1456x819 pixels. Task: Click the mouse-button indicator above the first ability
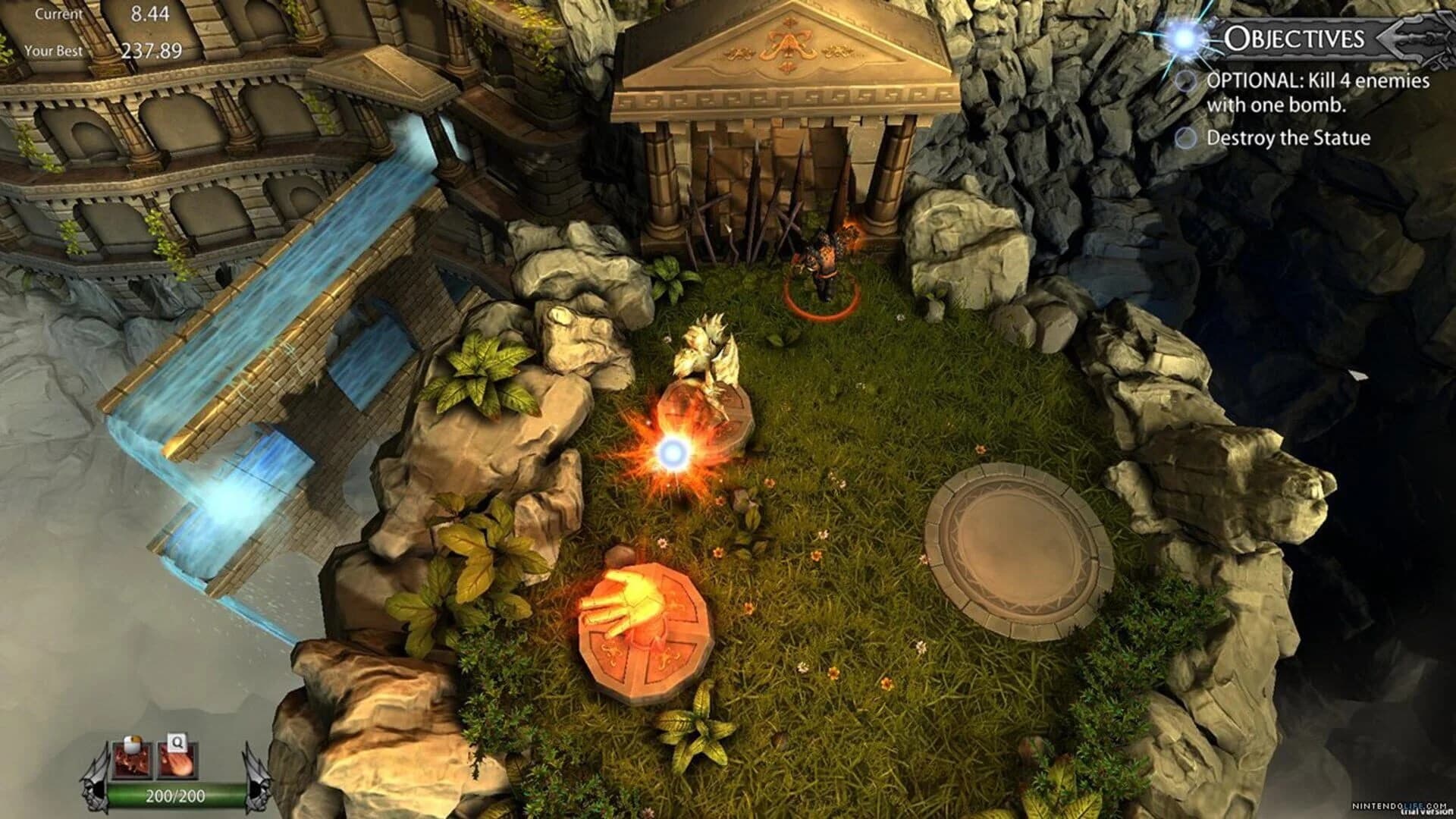[x=133, y=743]
